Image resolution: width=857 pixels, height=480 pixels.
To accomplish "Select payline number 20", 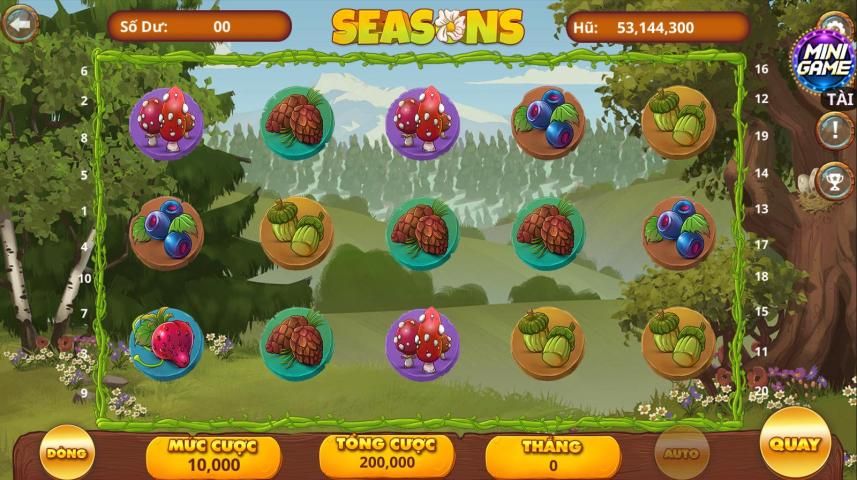I will (761, 391).
